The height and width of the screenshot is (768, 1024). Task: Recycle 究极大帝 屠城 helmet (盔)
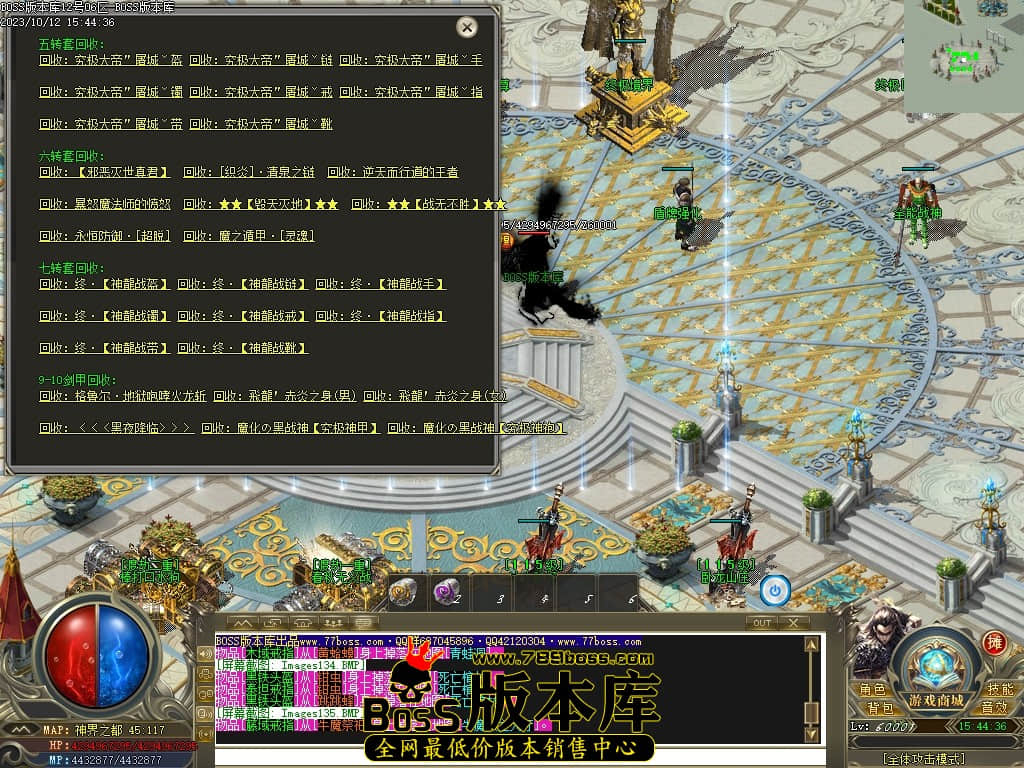pos(110,60)
